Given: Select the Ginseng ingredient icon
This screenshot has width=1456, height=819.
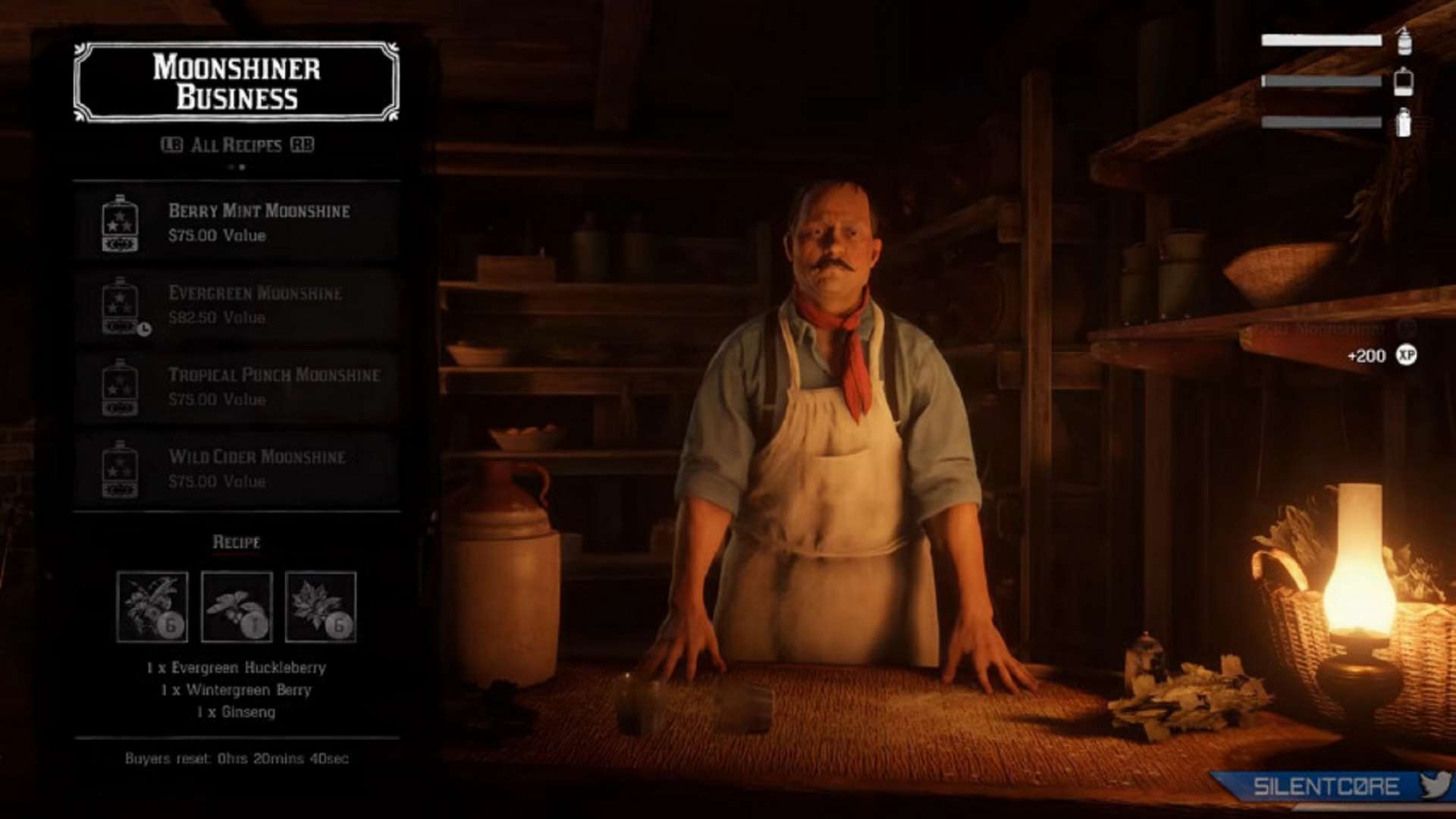Looking at the screenshot, I should pyautogui.click(x=322, y=607).
